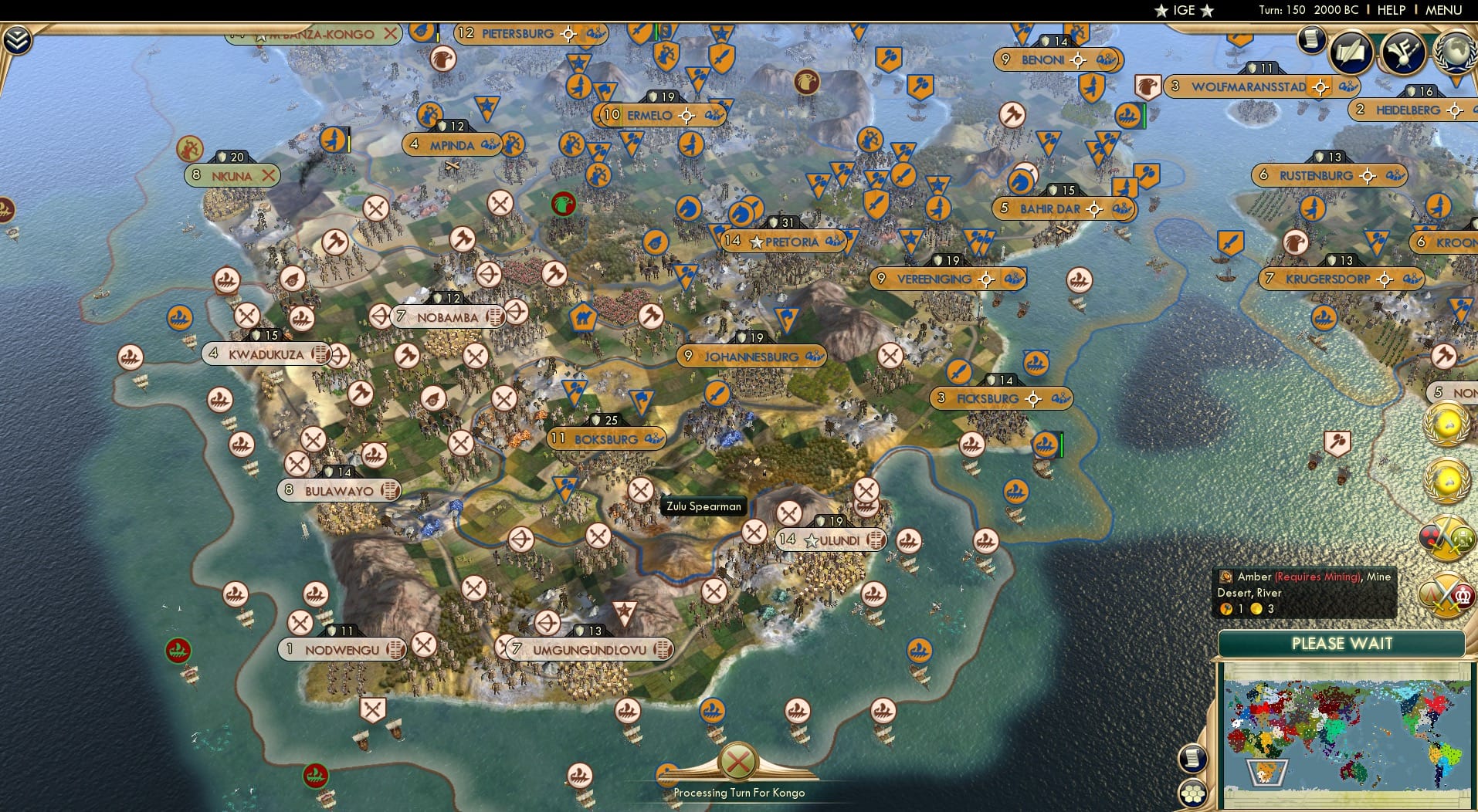Open the notification log scroll icon
The width and height of the screenshot is (1478, 812).
1310,39
